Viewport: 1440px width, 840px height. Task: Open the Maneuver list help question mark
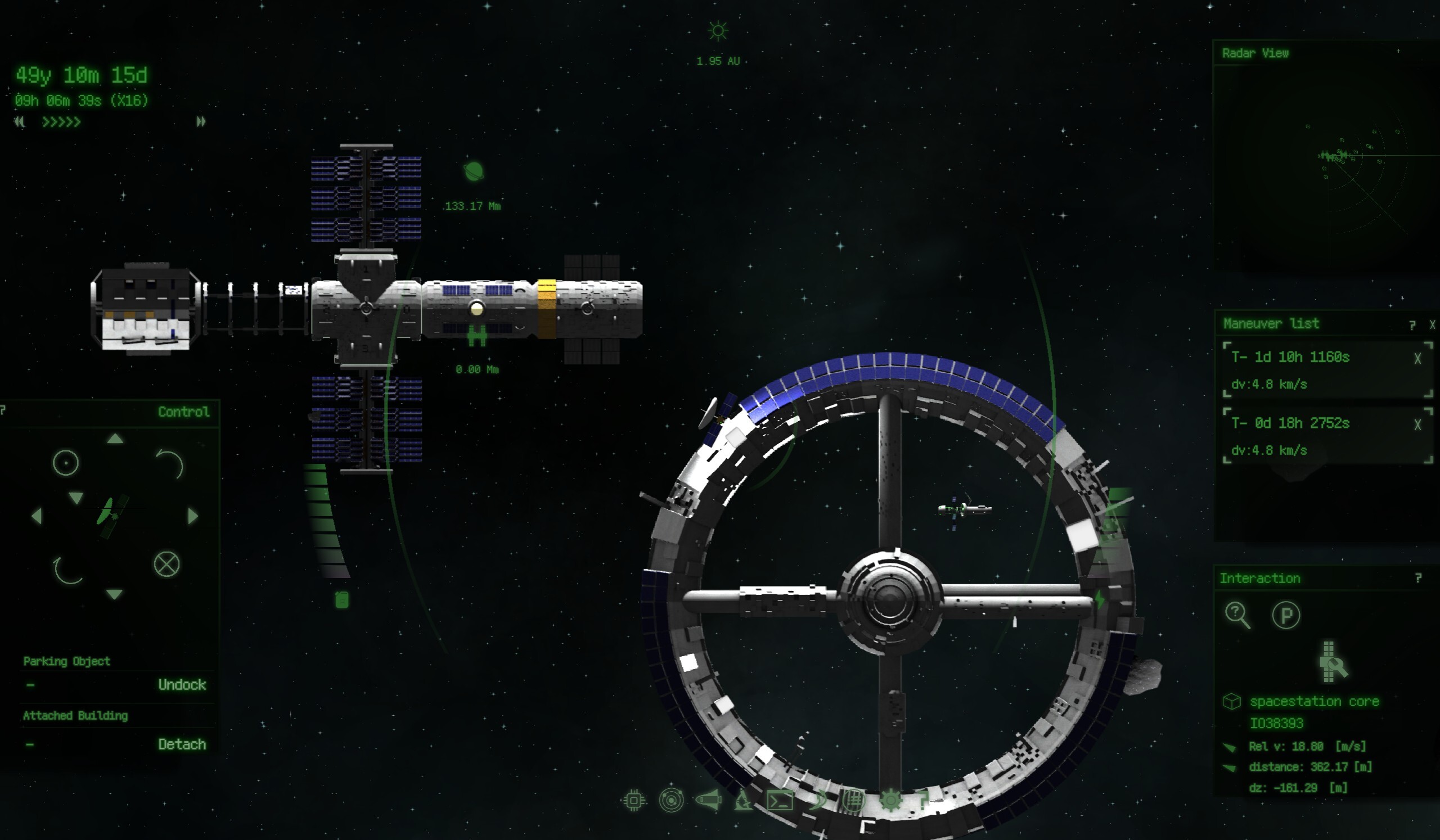pos(1412,324)
